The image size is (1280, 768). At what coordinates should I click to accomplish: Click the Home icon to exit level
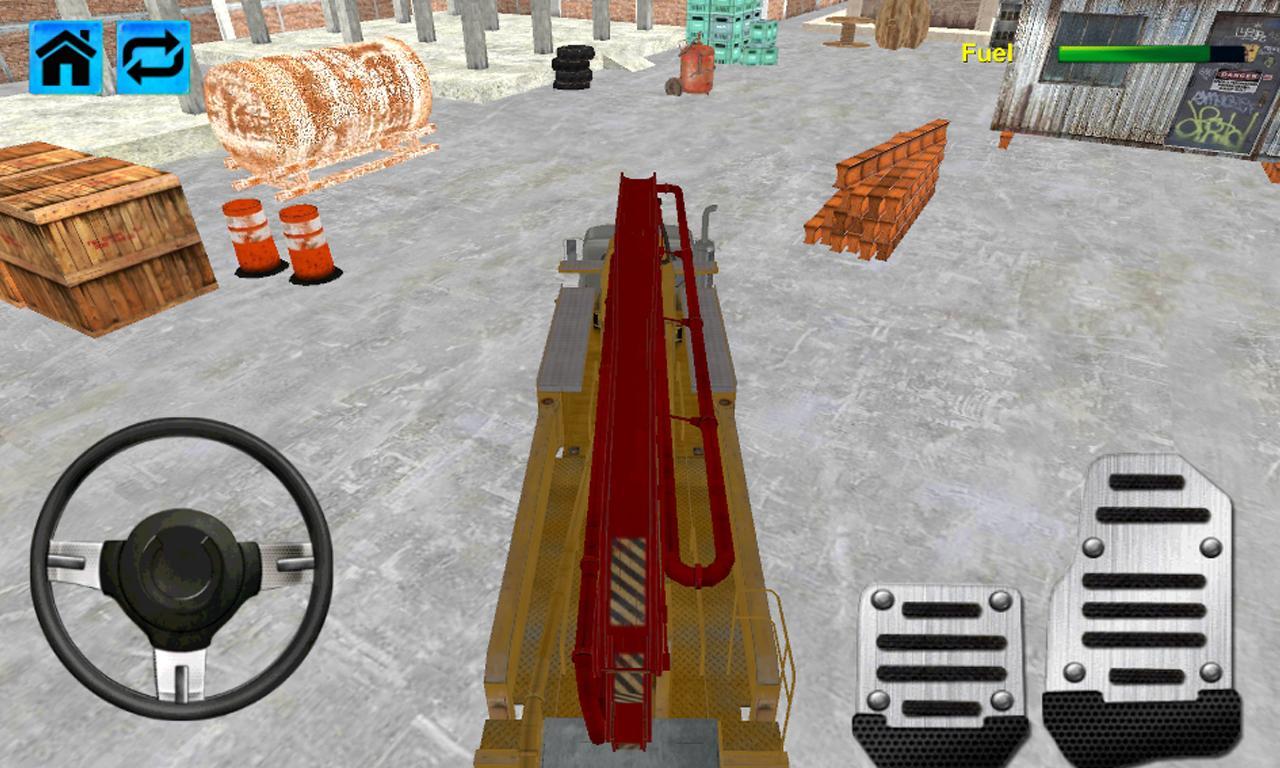[x=66, y=55]
